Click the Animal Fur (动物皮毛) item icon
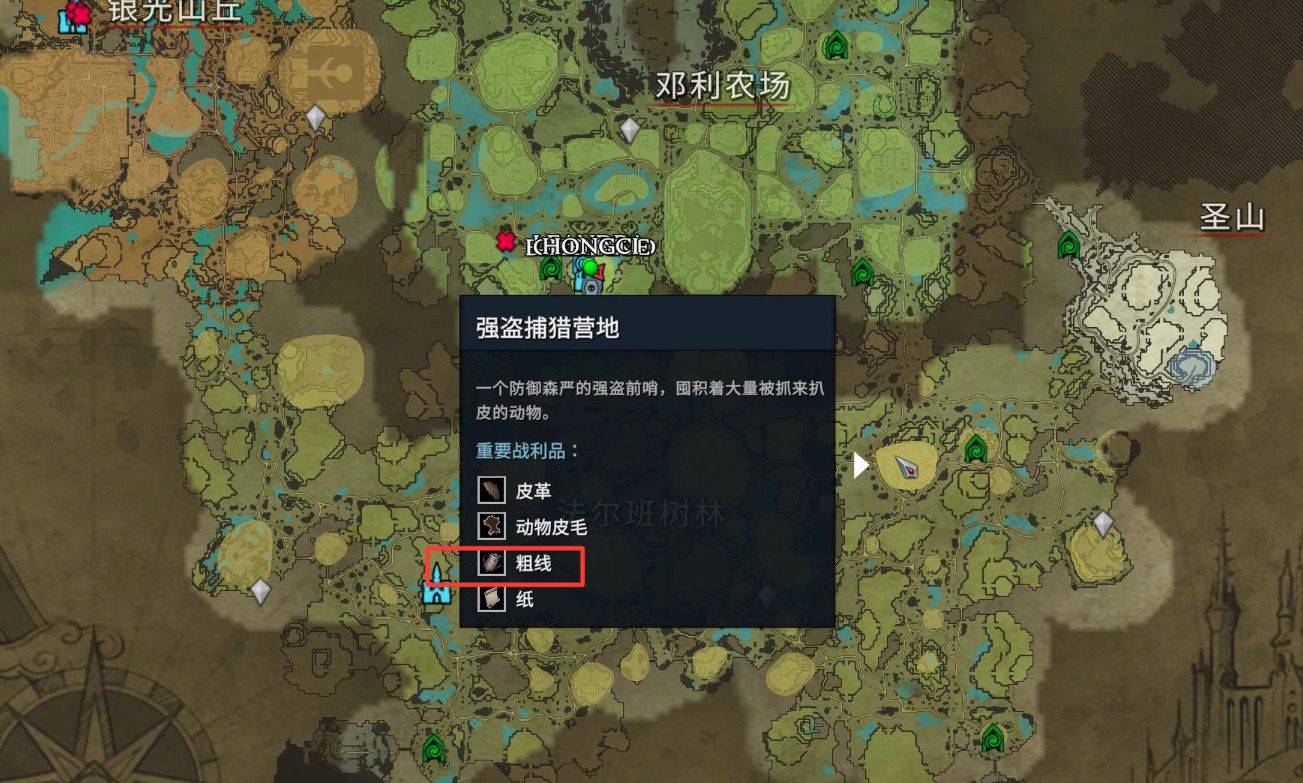 point(490,527)
